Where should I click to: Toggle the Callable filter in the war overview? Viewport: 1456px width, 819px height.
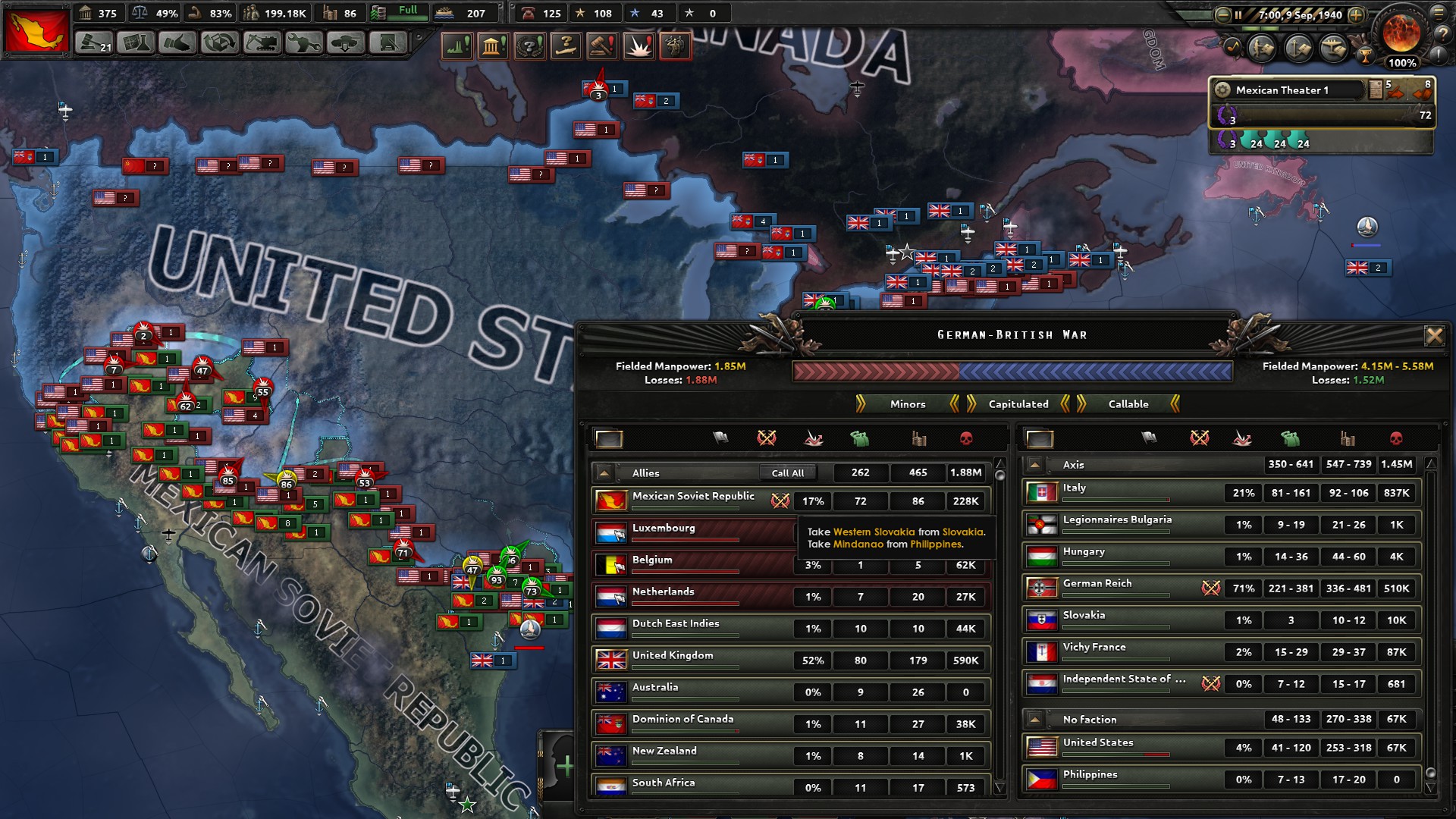click(1128, 404)
